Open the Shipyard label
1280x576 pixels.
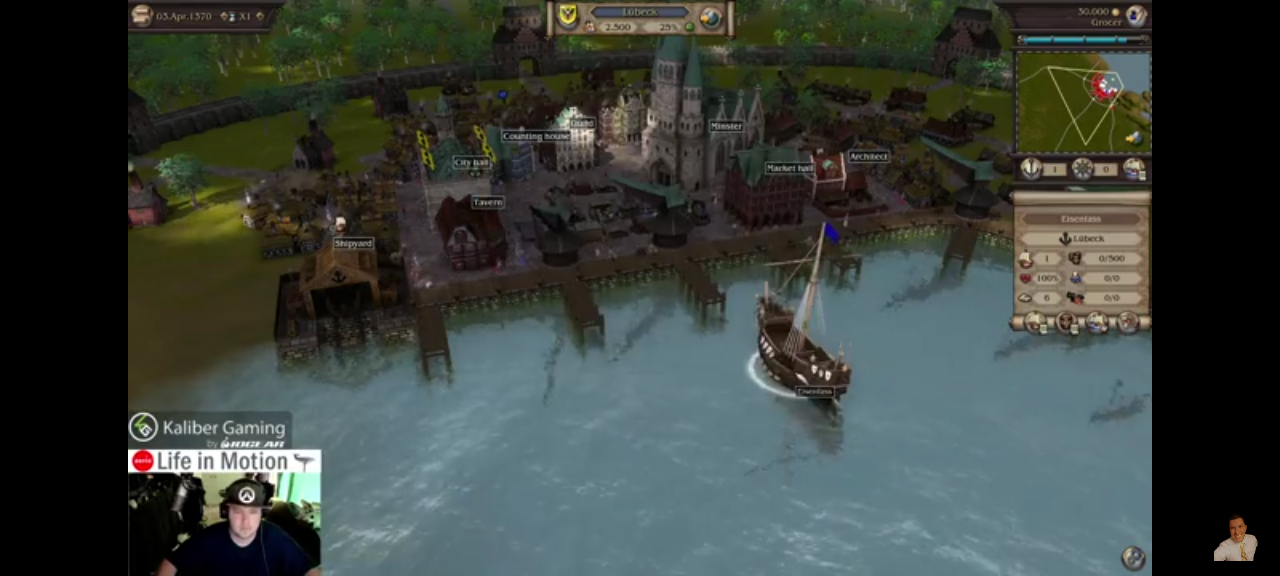pos(353,243)
